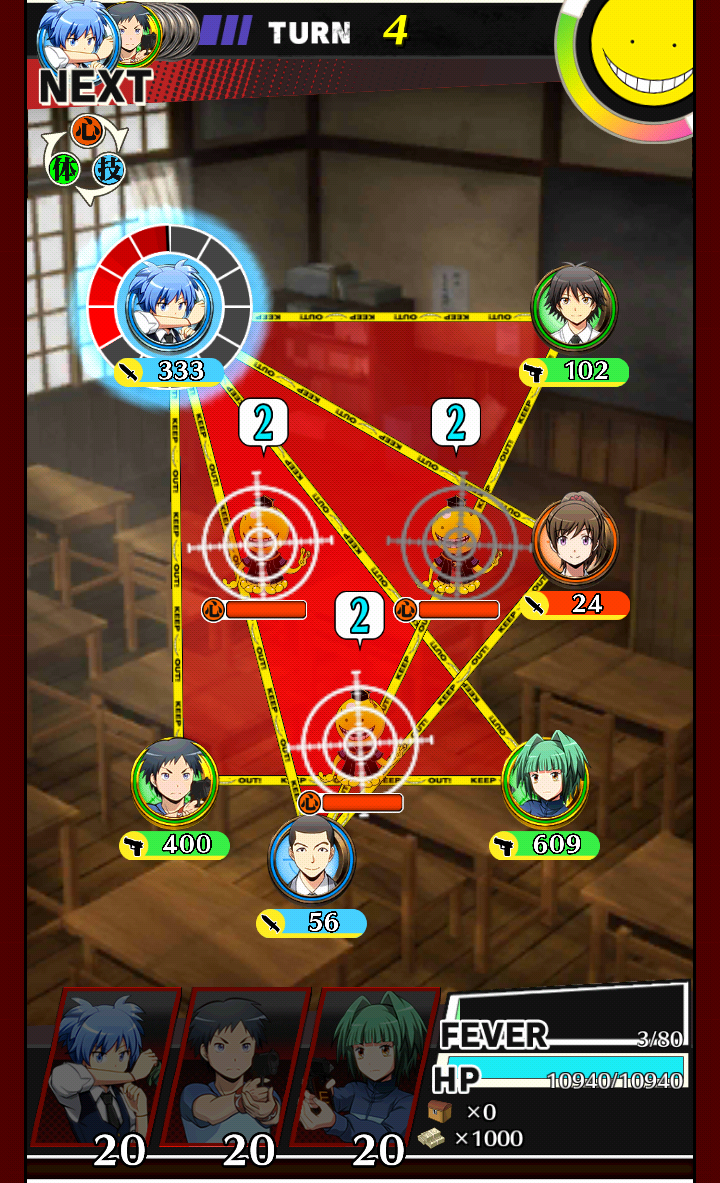Target the upper-left crosshaired yellow enemy
720x1183 pixels.
pos(260,543)
